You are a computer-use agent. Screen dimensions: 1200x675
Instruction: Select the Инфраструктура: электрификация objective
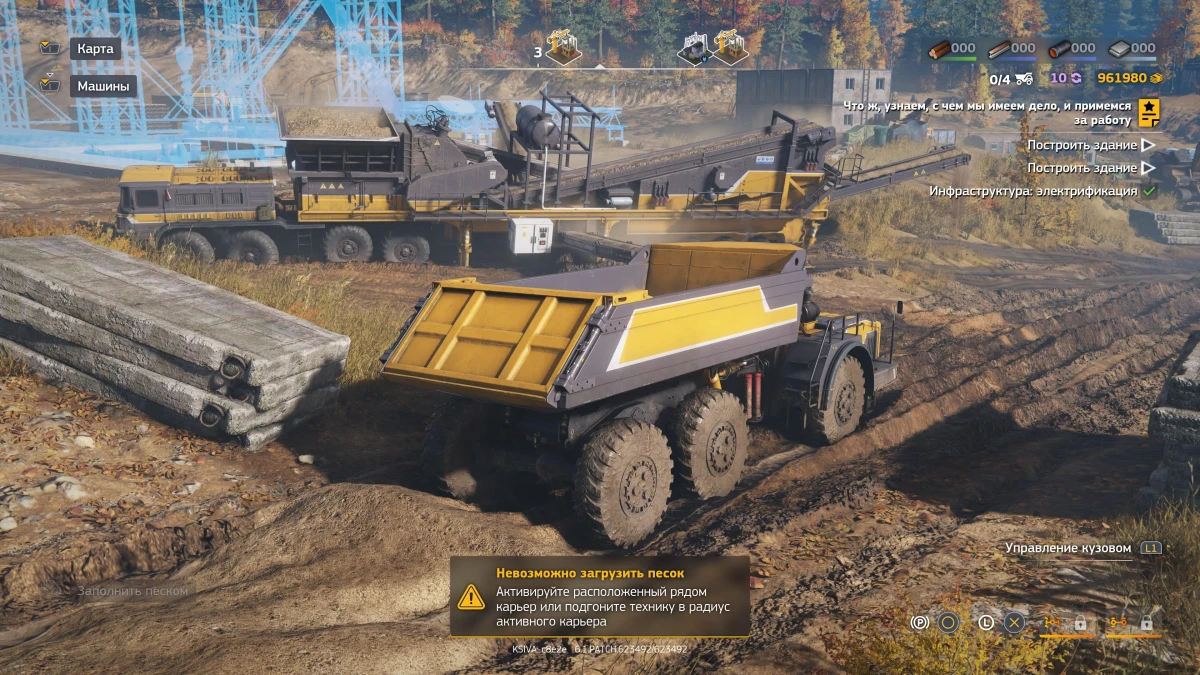pyautogui.click(x=1033, y=190)
